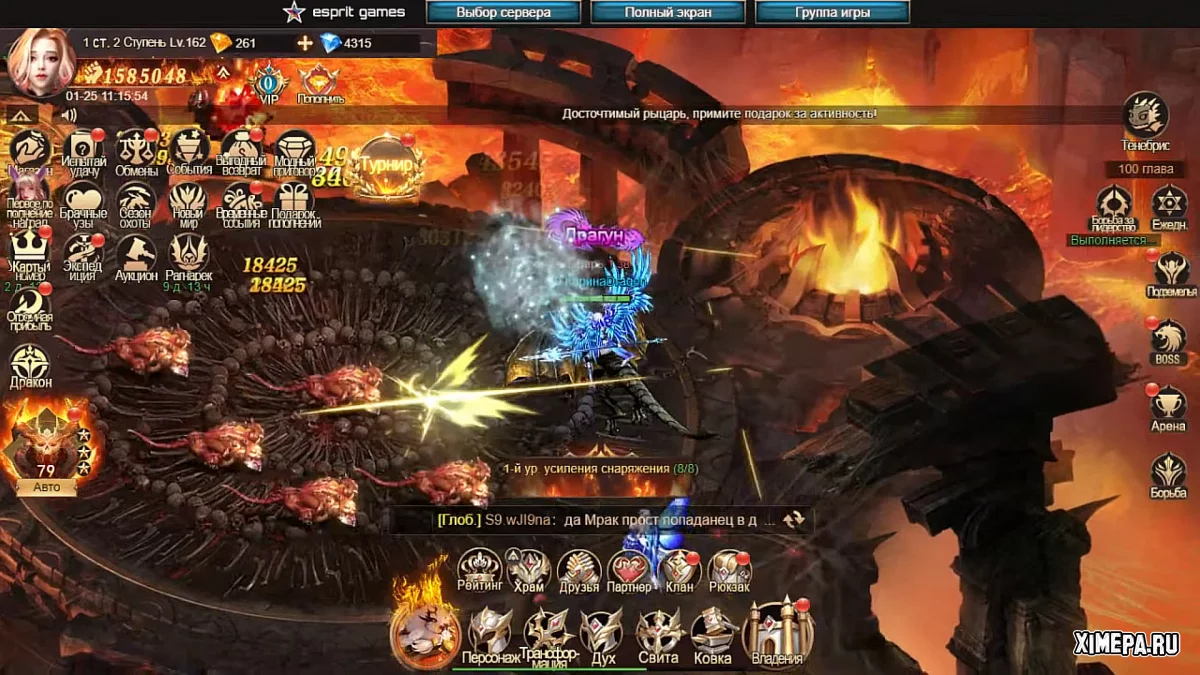This screenshot has width=1200, height=675.
Task: Open the Клан menu
Action: coord(679,571)
